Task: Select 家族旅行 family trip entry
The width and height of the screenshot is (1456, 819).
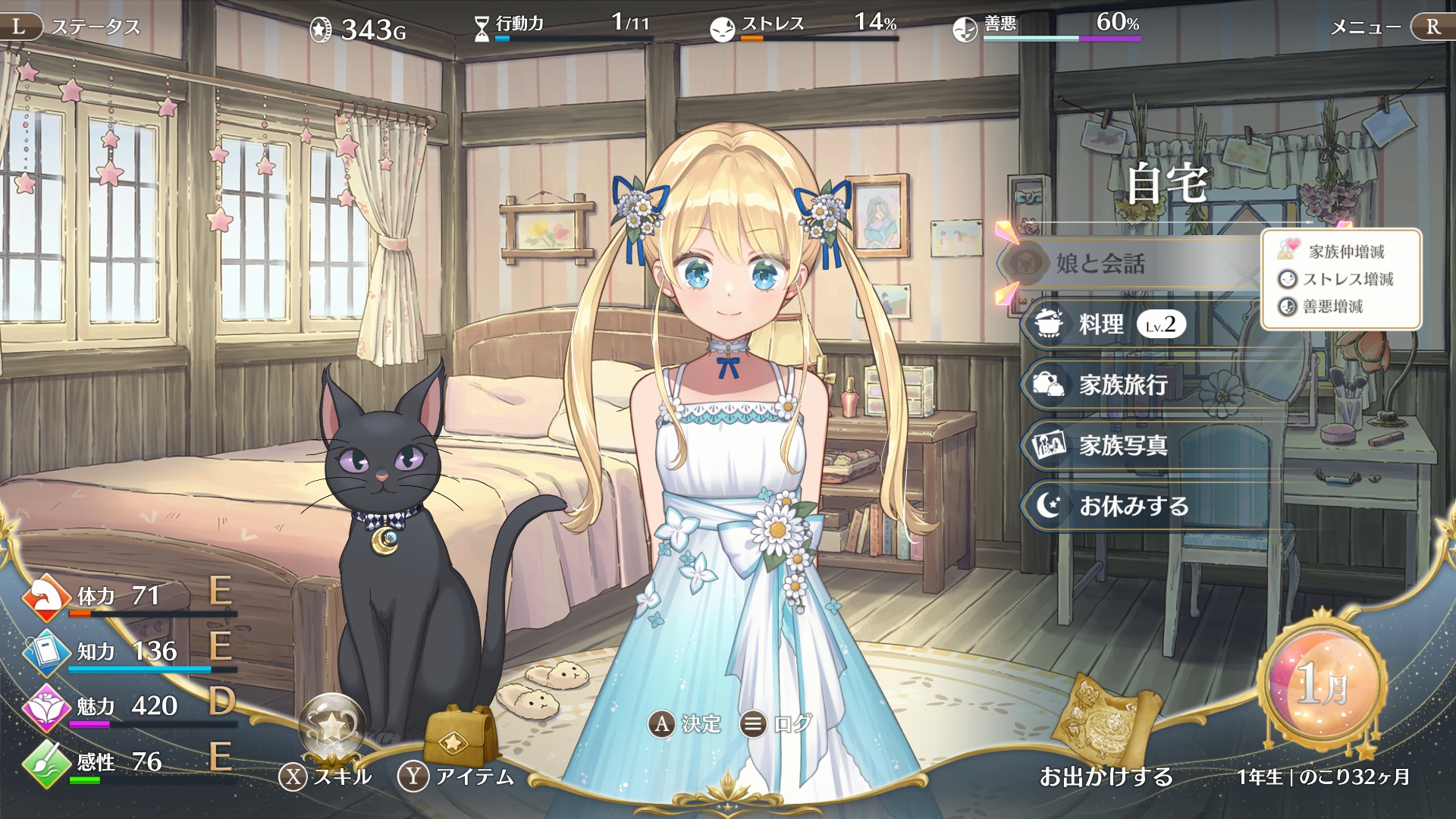Action: (x=1122, y=385)
